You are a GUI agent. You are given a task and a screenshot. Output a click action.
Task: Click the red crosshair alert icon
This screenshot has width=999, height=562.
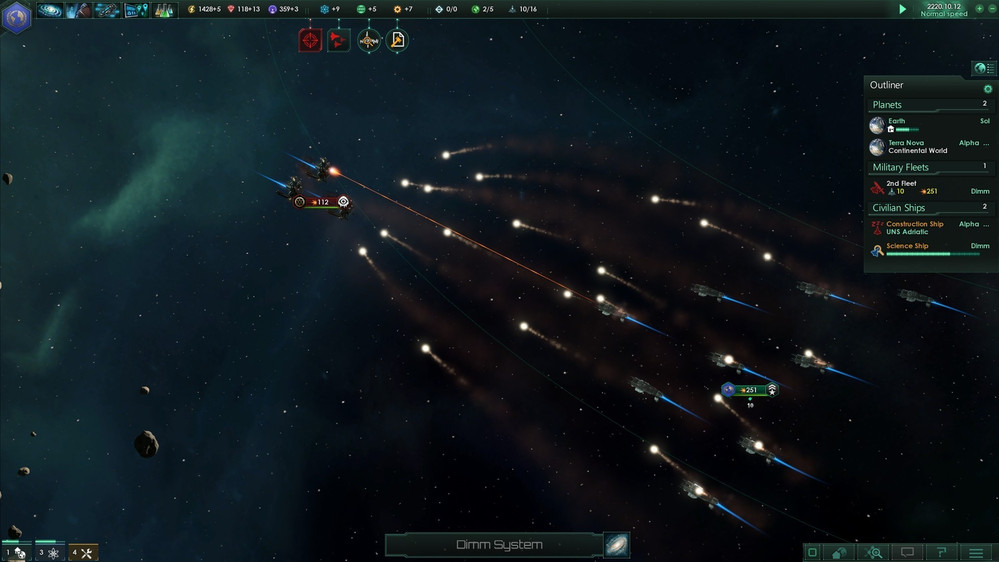pyautogui.click(x=310, y=40)
